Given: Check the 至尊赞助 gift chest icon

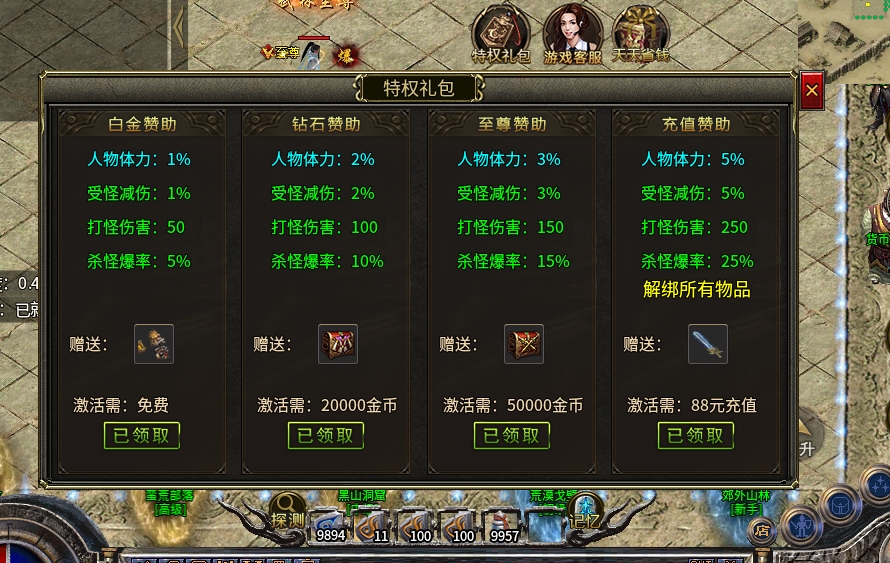Looking at the screenshot, I should point(524,344).
